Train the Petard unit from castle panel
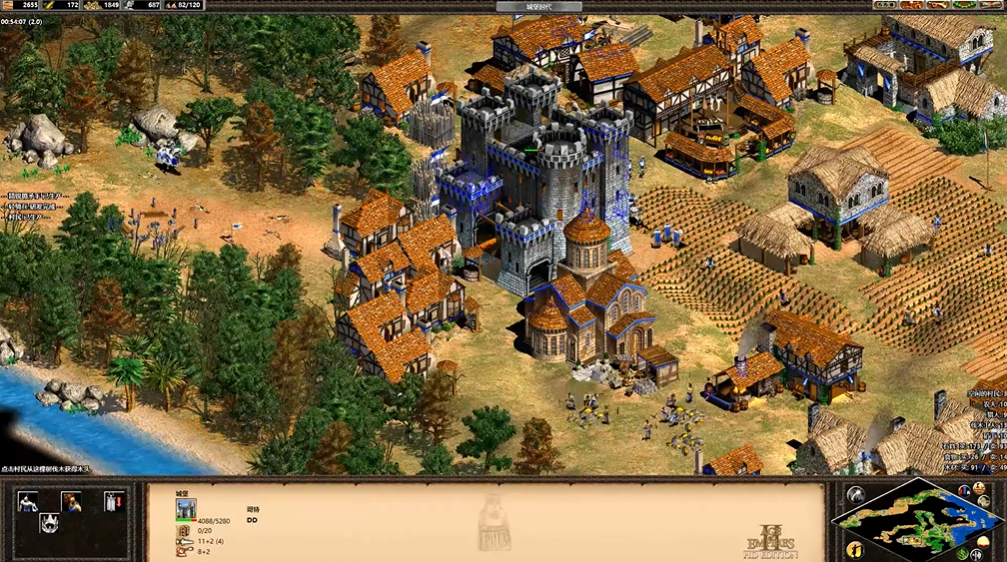Viewport: 1007px width, 562px height. 27,501
